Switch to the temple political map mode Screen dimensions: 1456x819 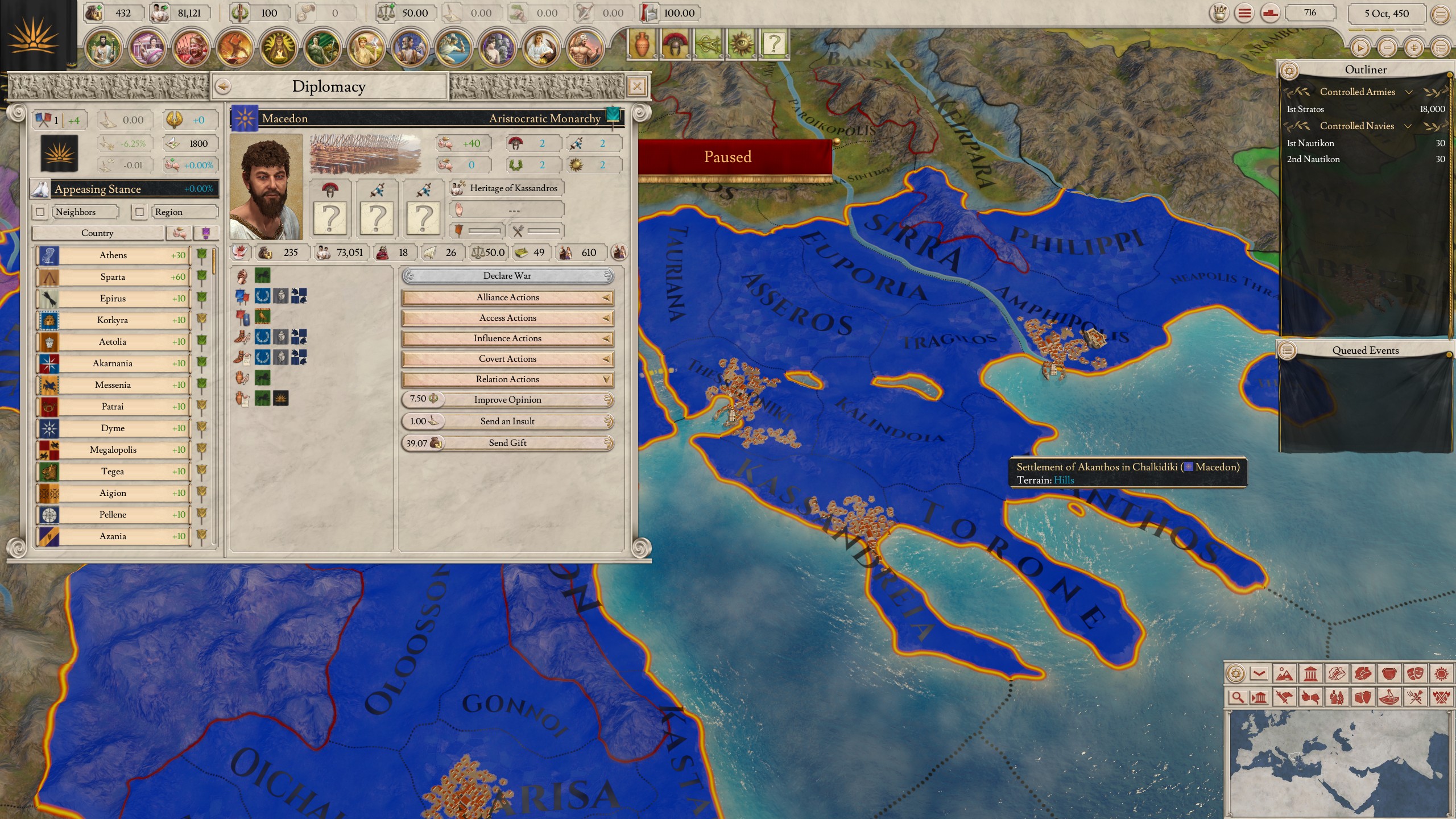click(1311, 674)
